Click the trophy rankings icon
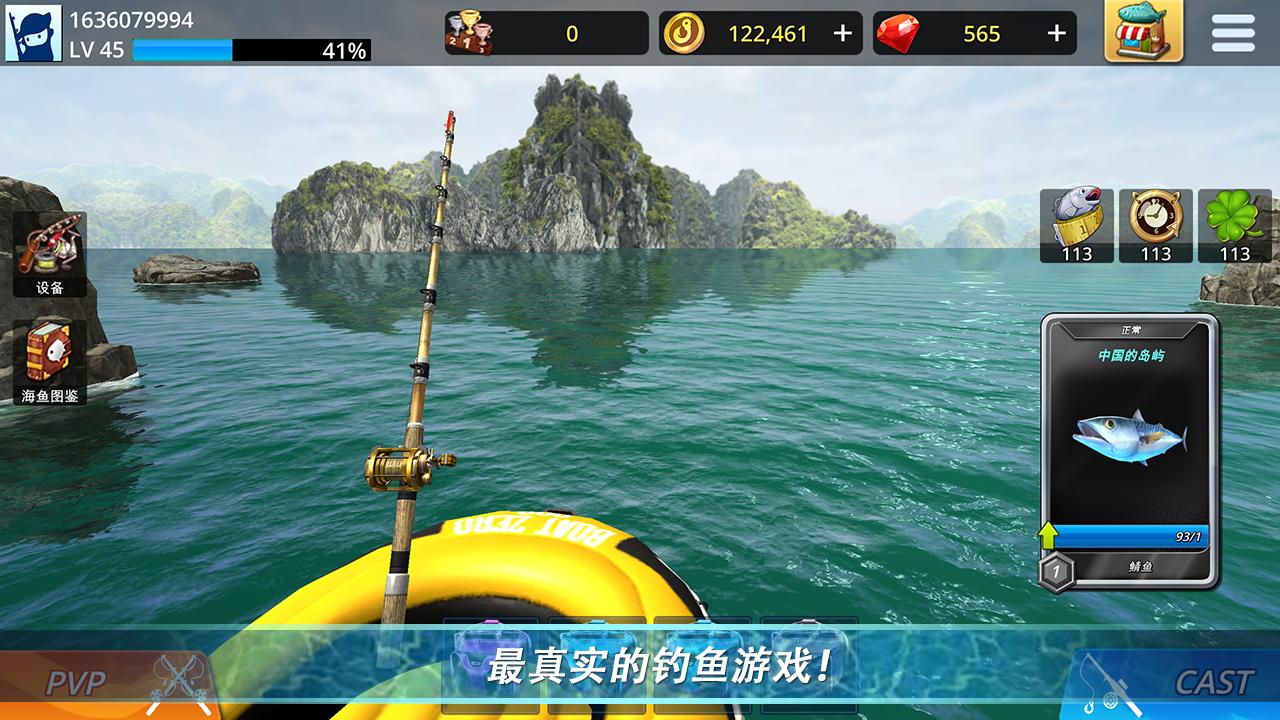Screen dimensions: 1280x720 pyautogui.click(x=470, y=32)
